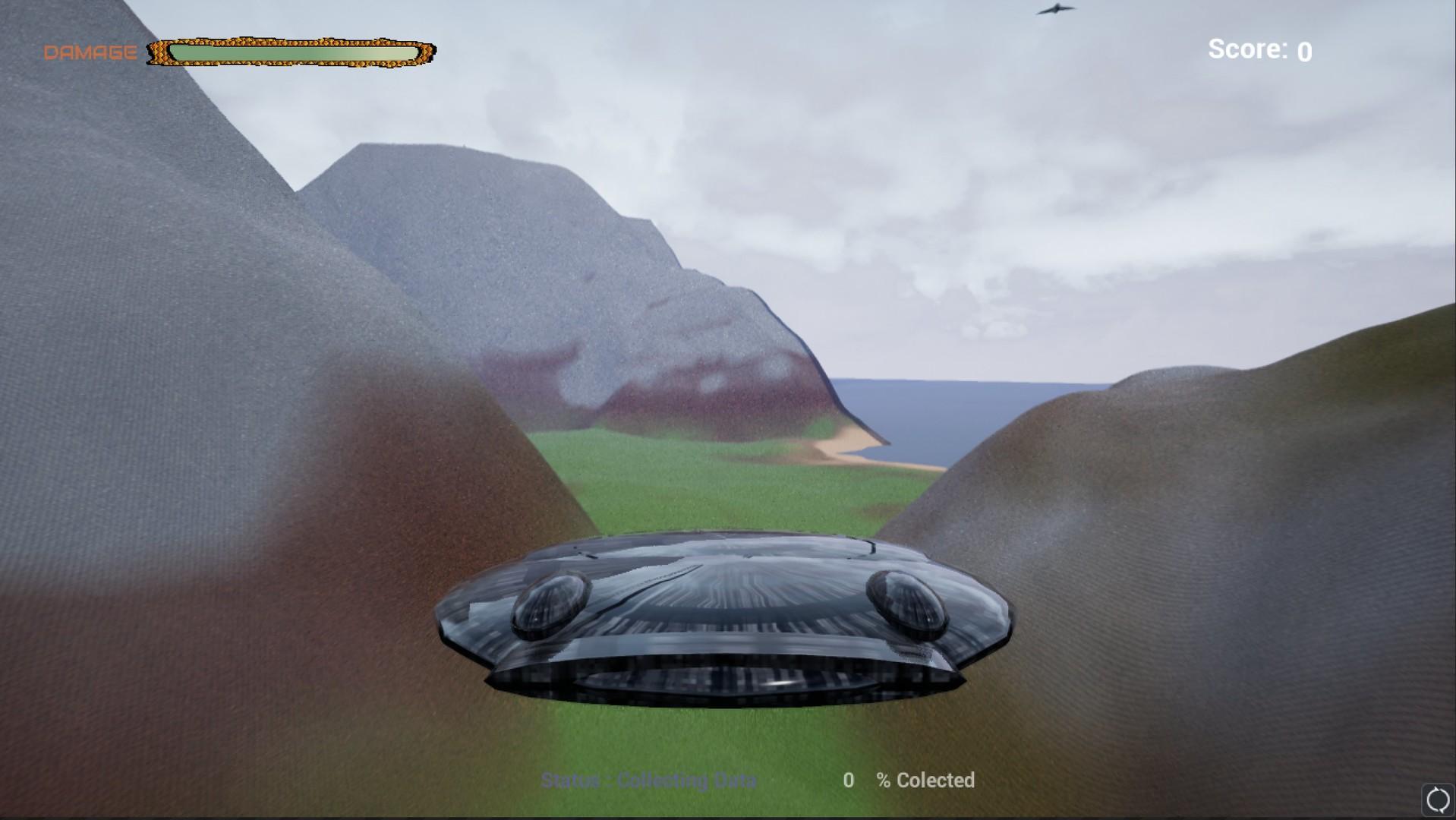Screen dimensions: 1456x820
Task: Click the '% Colected' label
Action: 926,781
